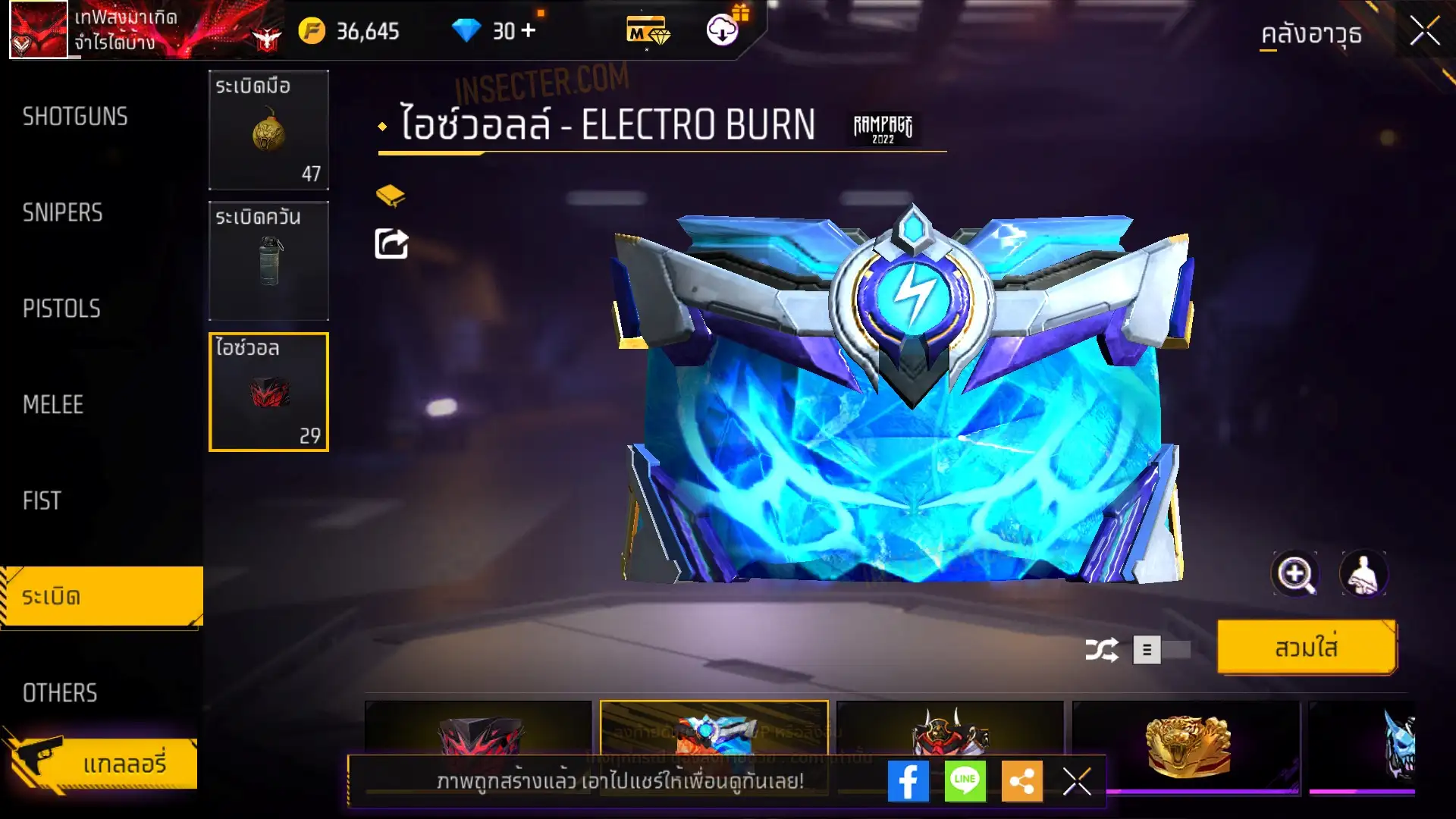Dismiss the share popup bar
This screenshot has height=819, width=1456.
tap(1076, 781)
